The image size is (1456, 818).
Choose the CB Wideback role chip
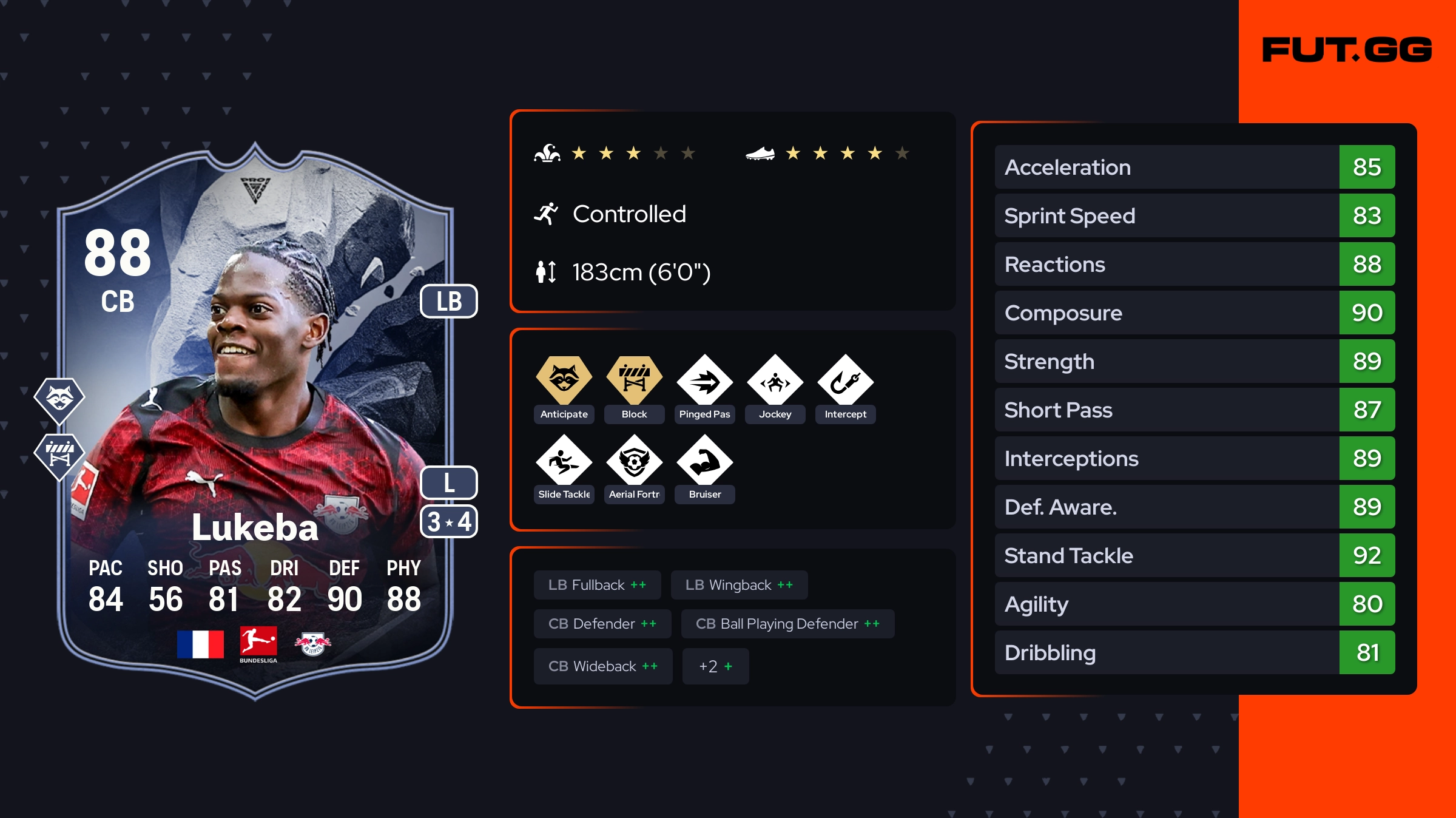[603, 666]
